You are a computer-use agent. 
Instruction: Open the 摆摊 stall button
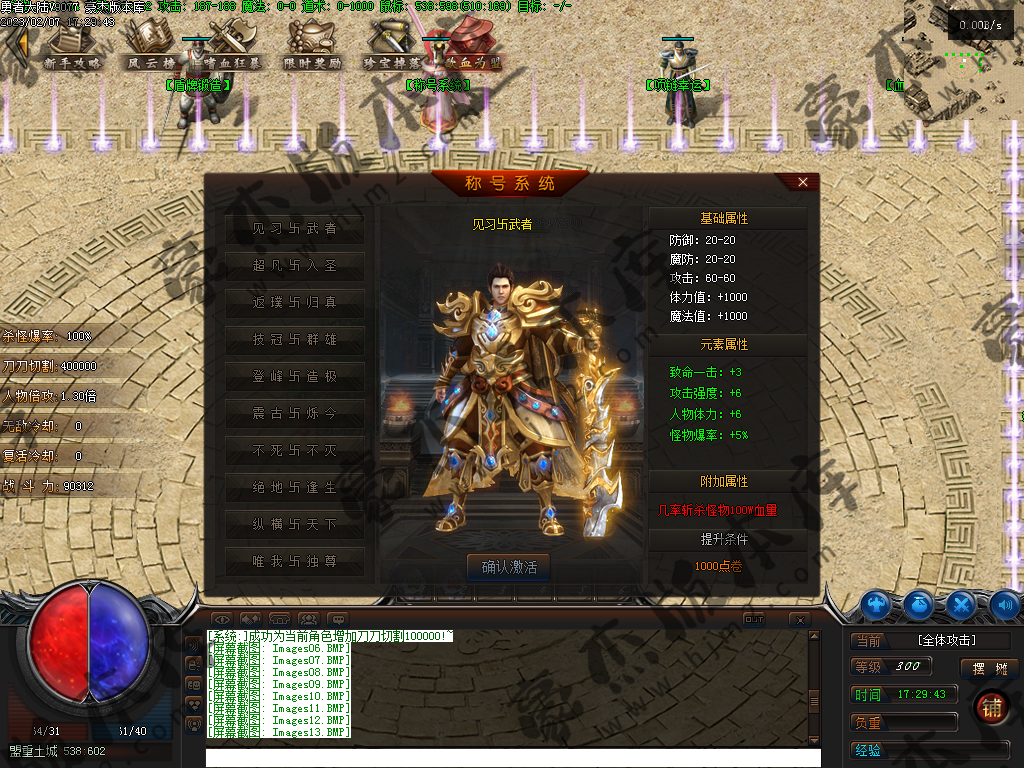point(989,668)
